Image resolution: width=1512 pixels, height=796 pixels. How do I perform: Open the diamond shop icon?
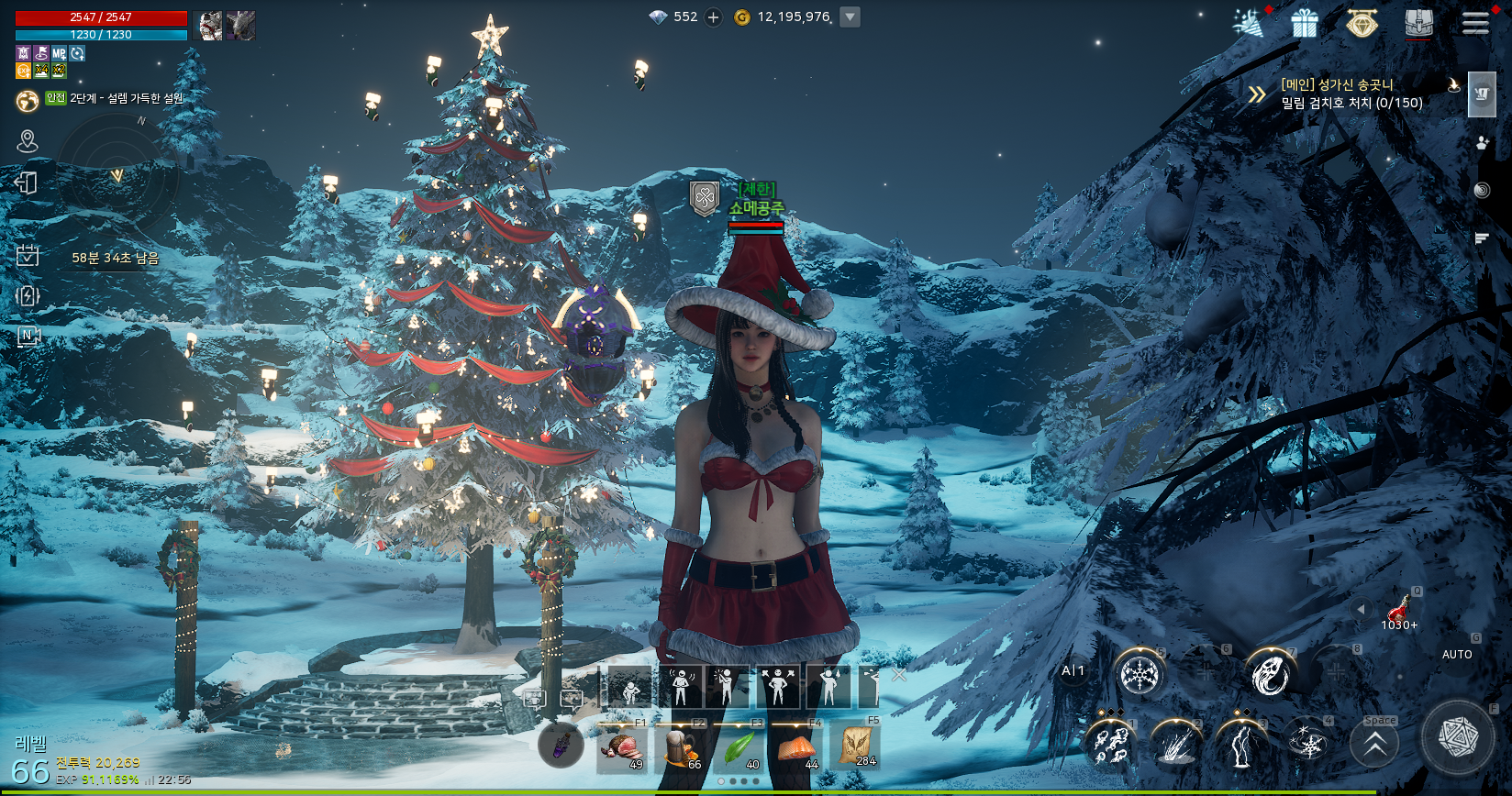tap(1362, 23)
